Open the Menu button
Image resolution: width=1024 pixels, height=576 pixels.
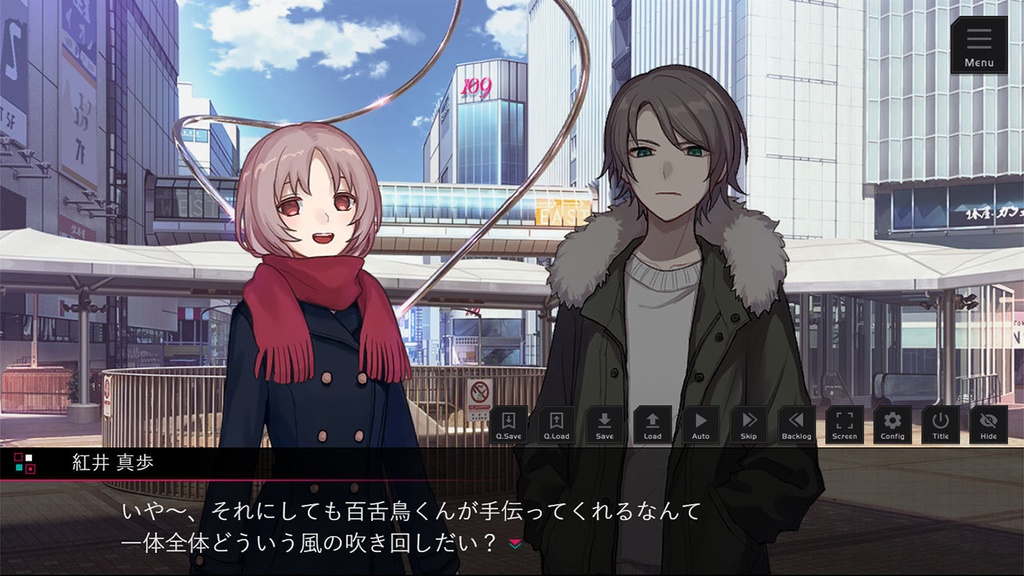coord(979,46)
